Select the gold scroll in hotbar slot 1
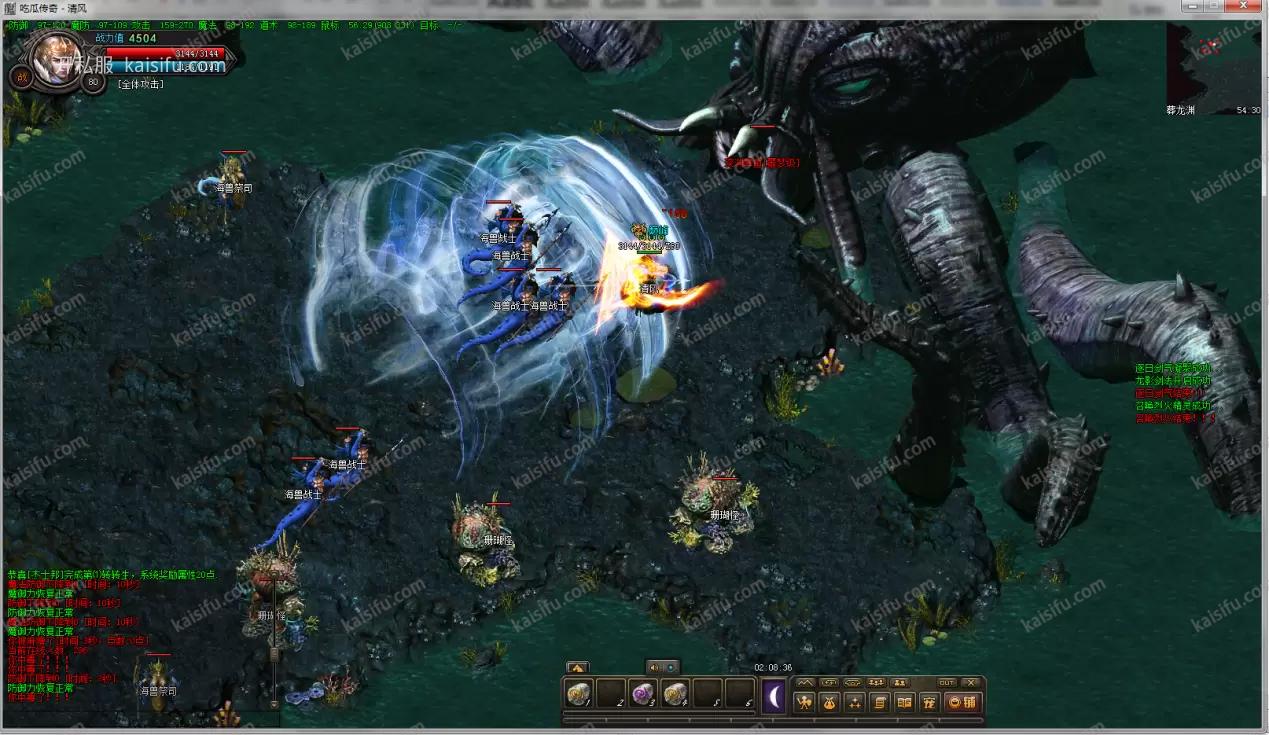1269x735 pixels. click(x=579, y=693)
